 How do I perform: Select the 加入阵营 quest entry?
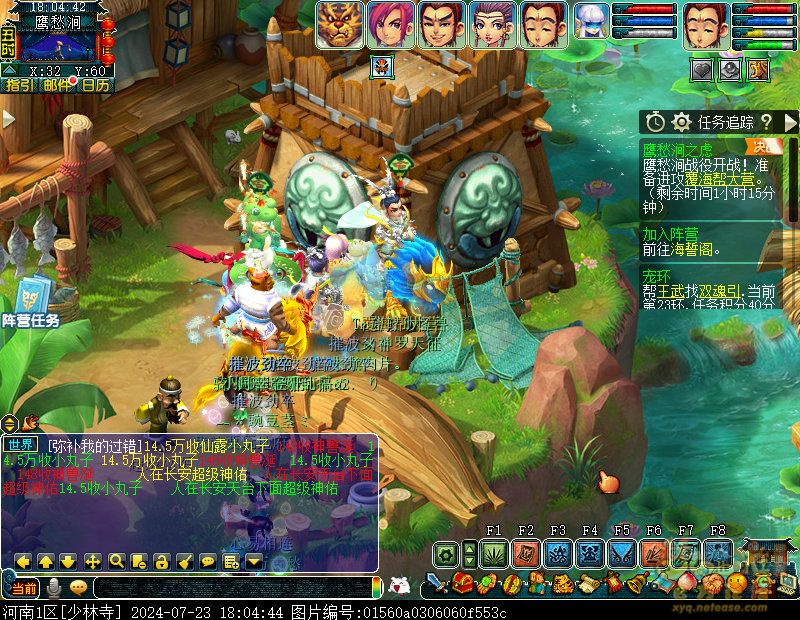(x=670, y=233)
